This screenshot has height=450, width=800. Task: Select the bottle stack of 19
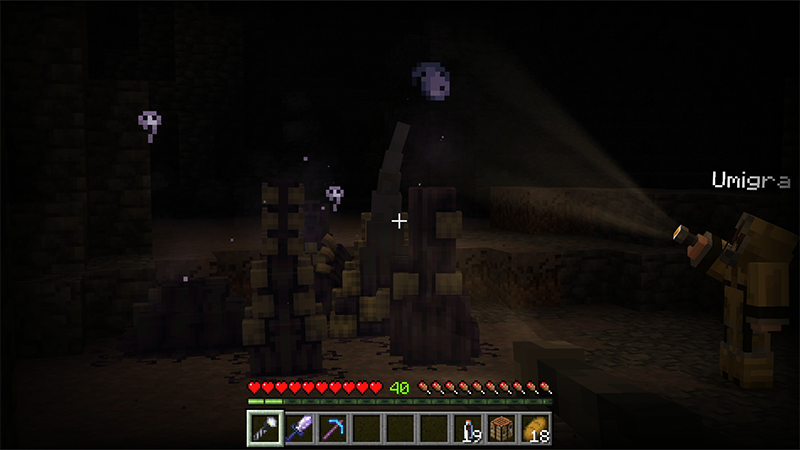click(x=468, y=428)
